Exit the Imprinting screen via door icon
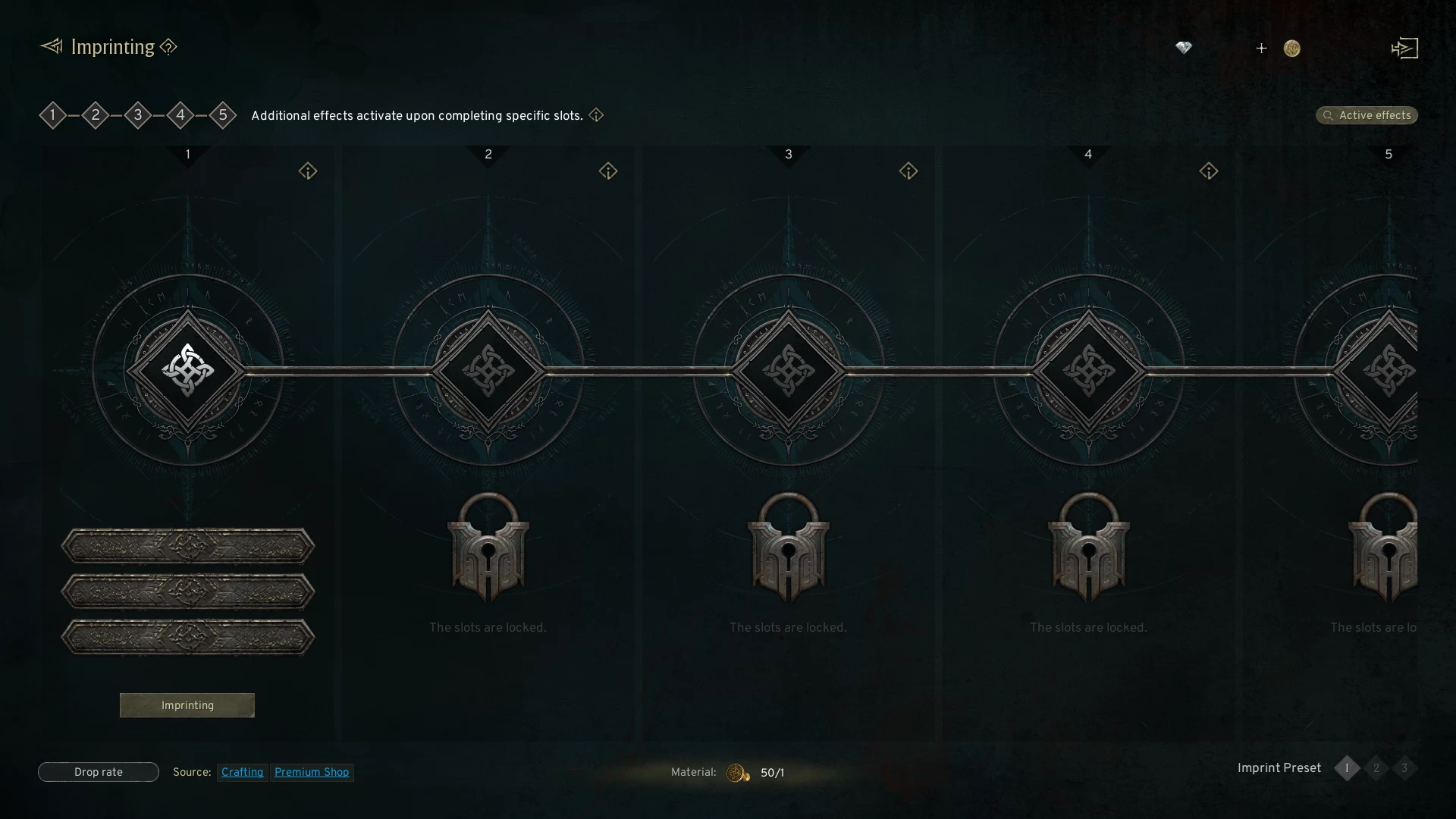 pos(1404,49)
